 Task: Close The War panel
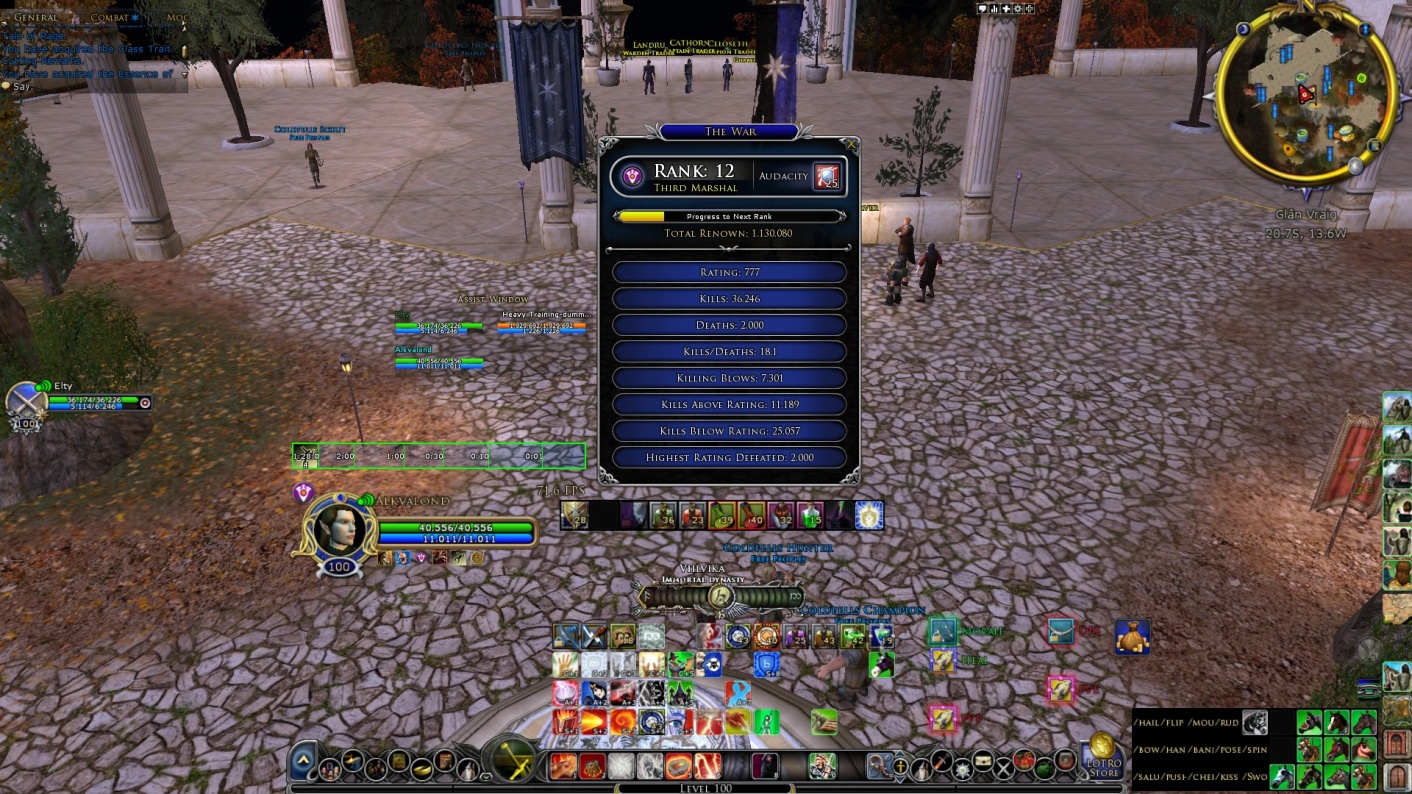click(851, 145)
